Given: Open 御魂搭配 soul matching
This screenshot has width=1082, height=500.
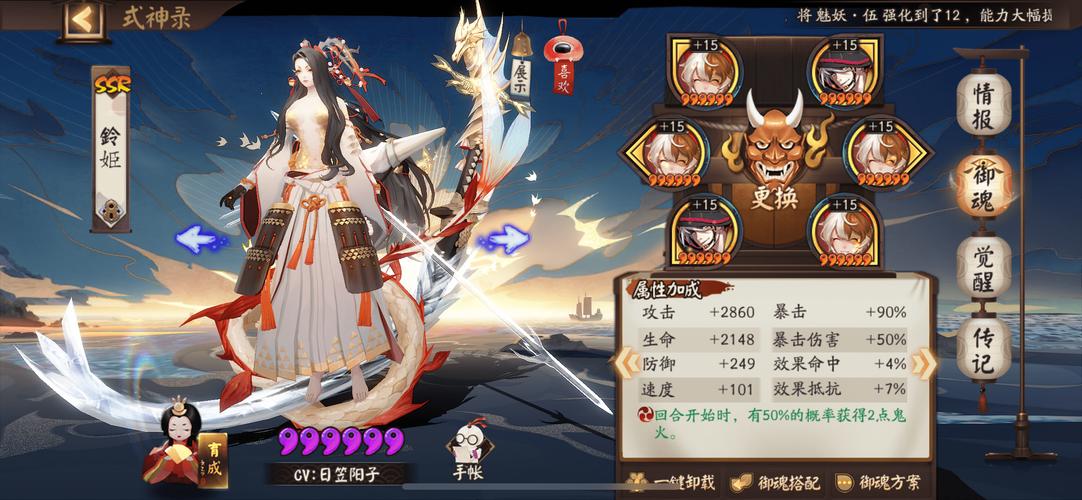Looking at the screenshot, I should pyautogui.click(x=776, y=483).
